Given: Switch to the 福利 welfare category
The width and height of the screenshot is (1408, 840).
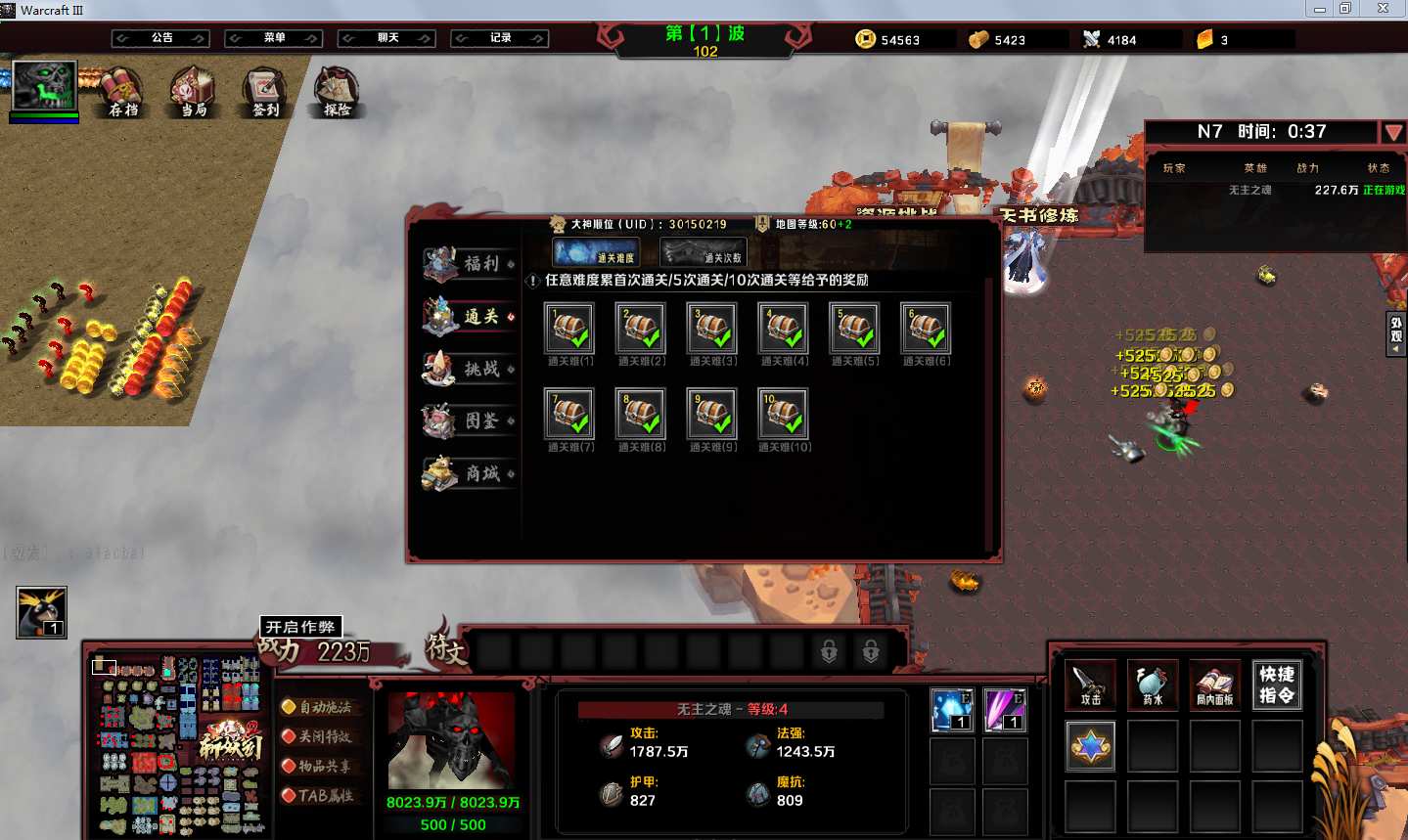Looking at the screenshot, I should tap(470, 264).
